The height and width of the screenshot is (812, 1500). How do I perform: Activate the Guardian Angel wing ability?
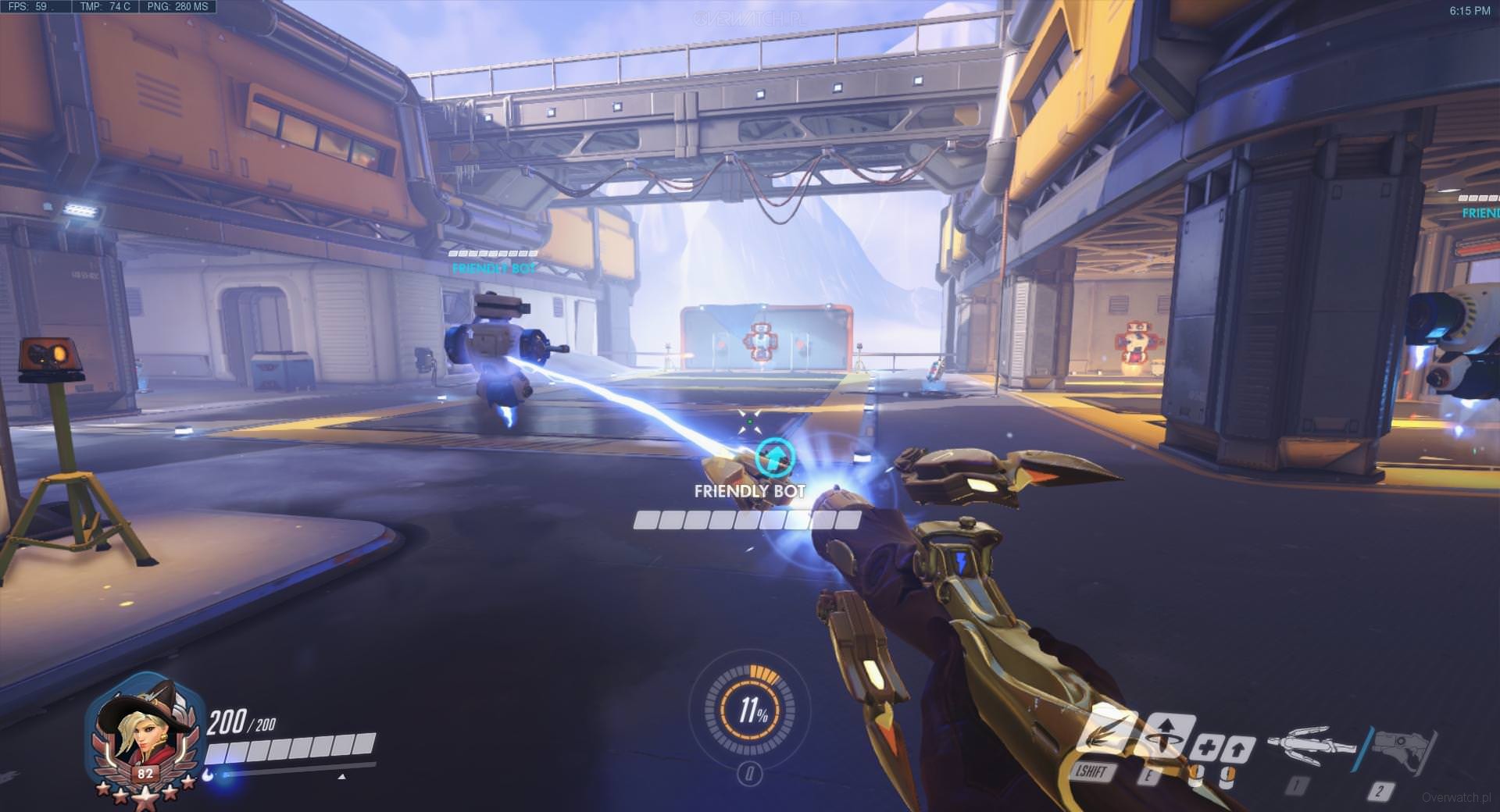(1108, 732)
